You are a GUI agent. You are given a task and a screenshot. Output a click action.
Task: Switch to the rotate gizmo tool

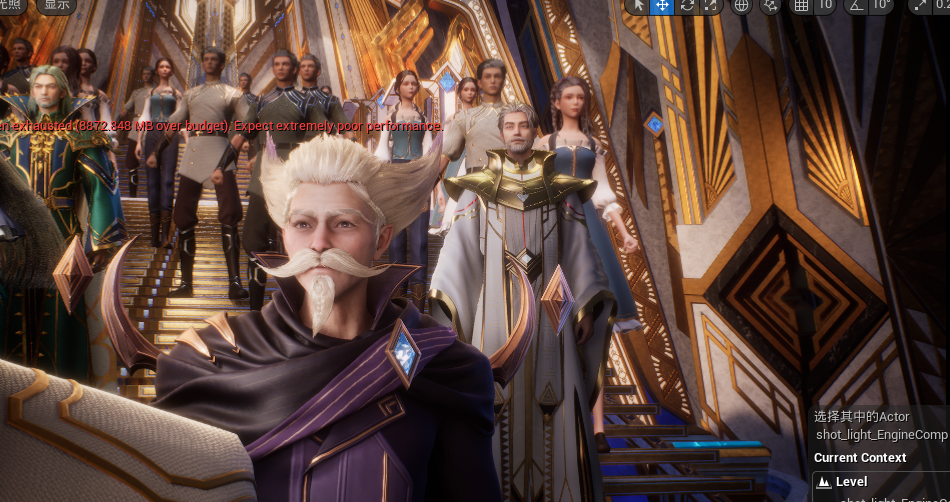pos(686,5)
